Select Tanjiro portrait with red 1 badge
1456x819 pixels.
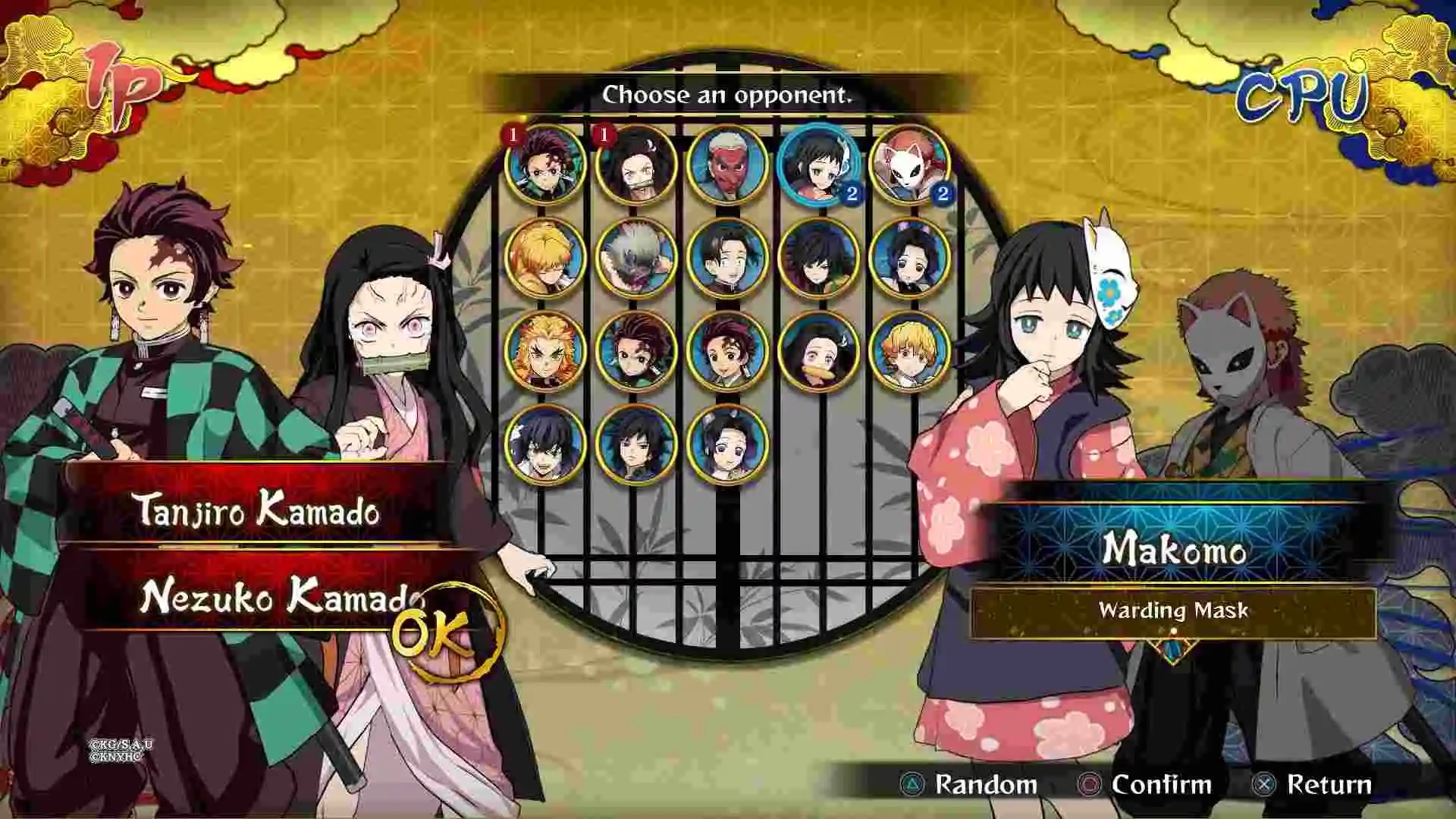click(x=545, y=165)
